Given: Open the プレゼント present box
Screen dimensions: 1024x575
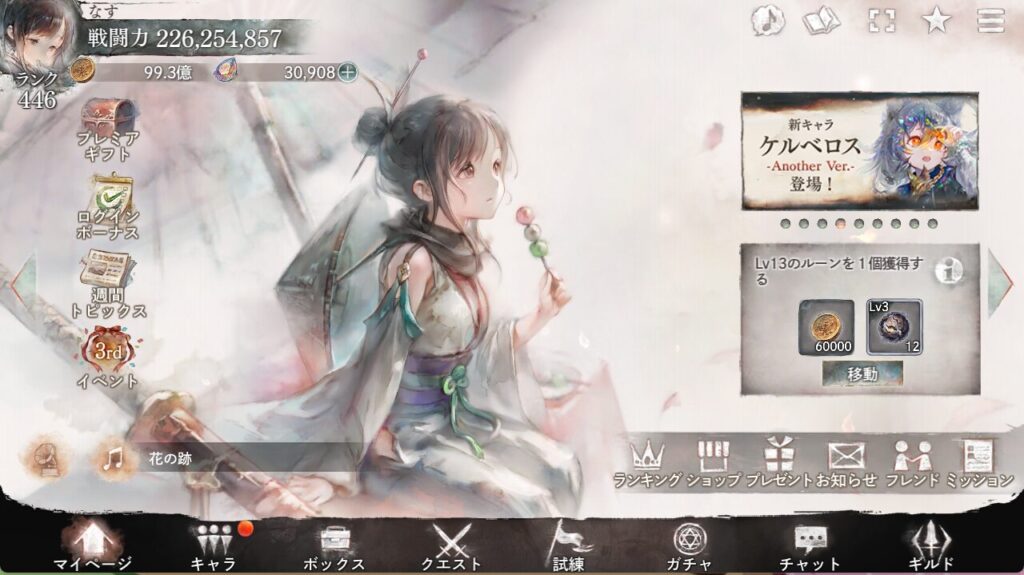Looking at the screenshot, I should point(777,463).
